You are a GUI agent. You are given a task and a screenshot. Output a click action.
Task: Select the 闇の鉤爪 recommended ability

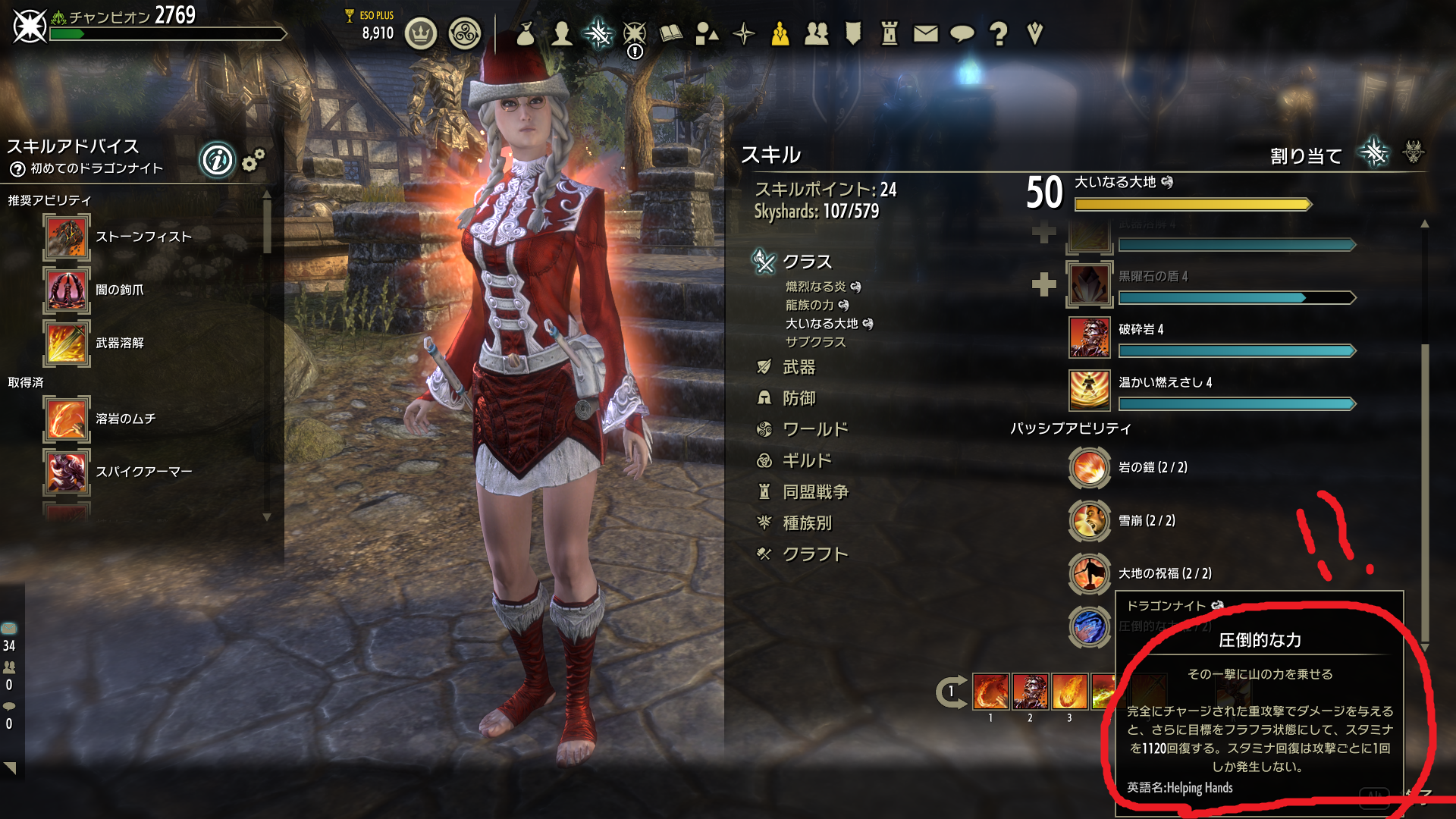point(67,290)
